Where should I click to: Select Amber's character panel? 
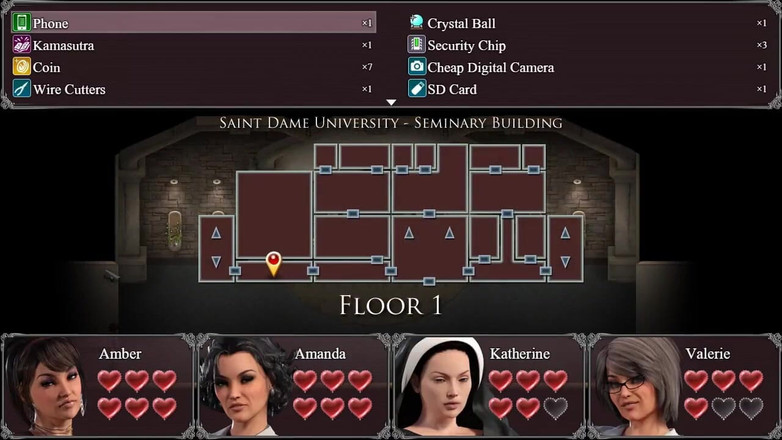pyautogui.click(x=98, y=385)
